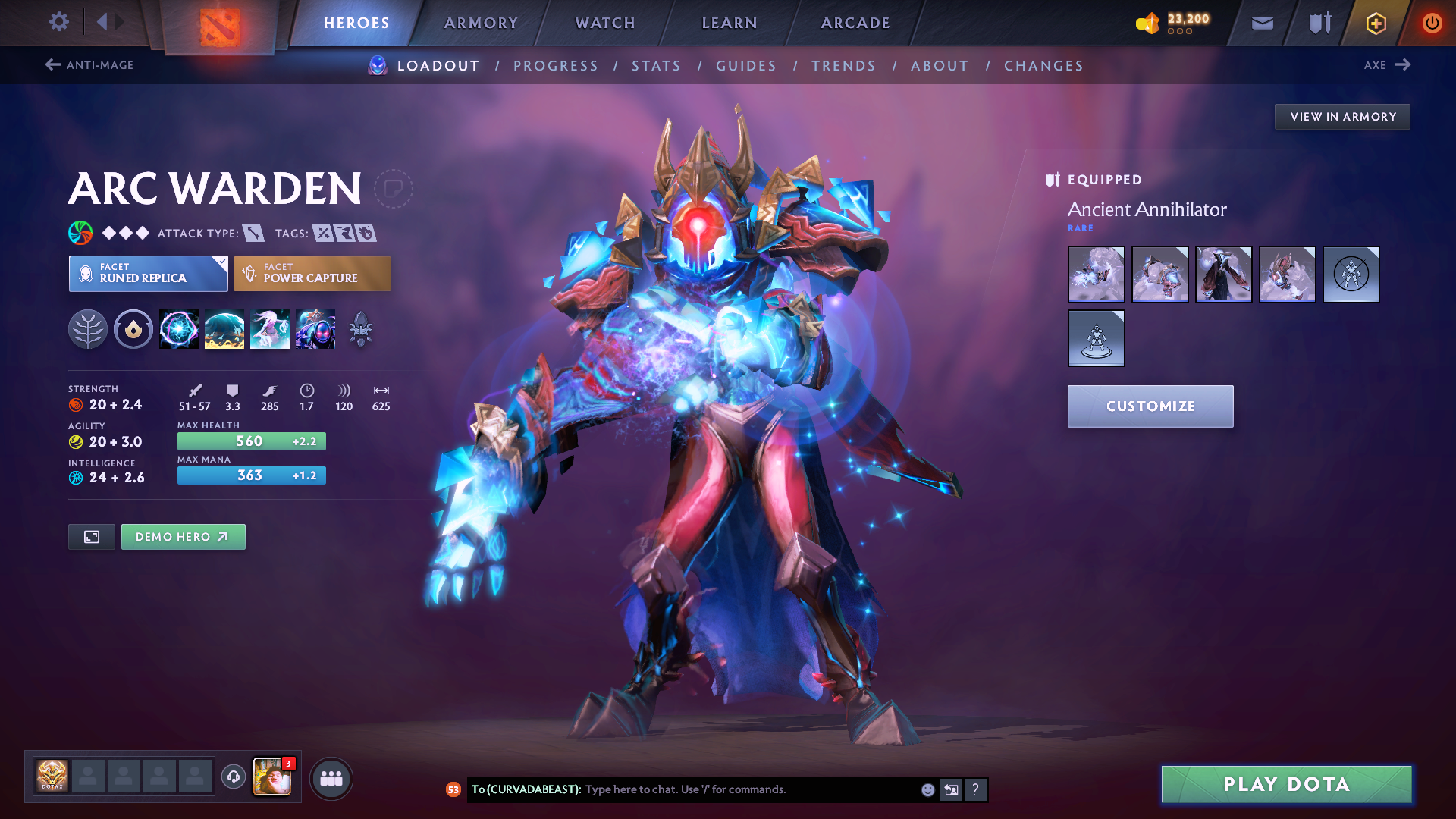Go to the Learn tab
This screenshot has width=1456, height=819.
click(x=730, y=23)
